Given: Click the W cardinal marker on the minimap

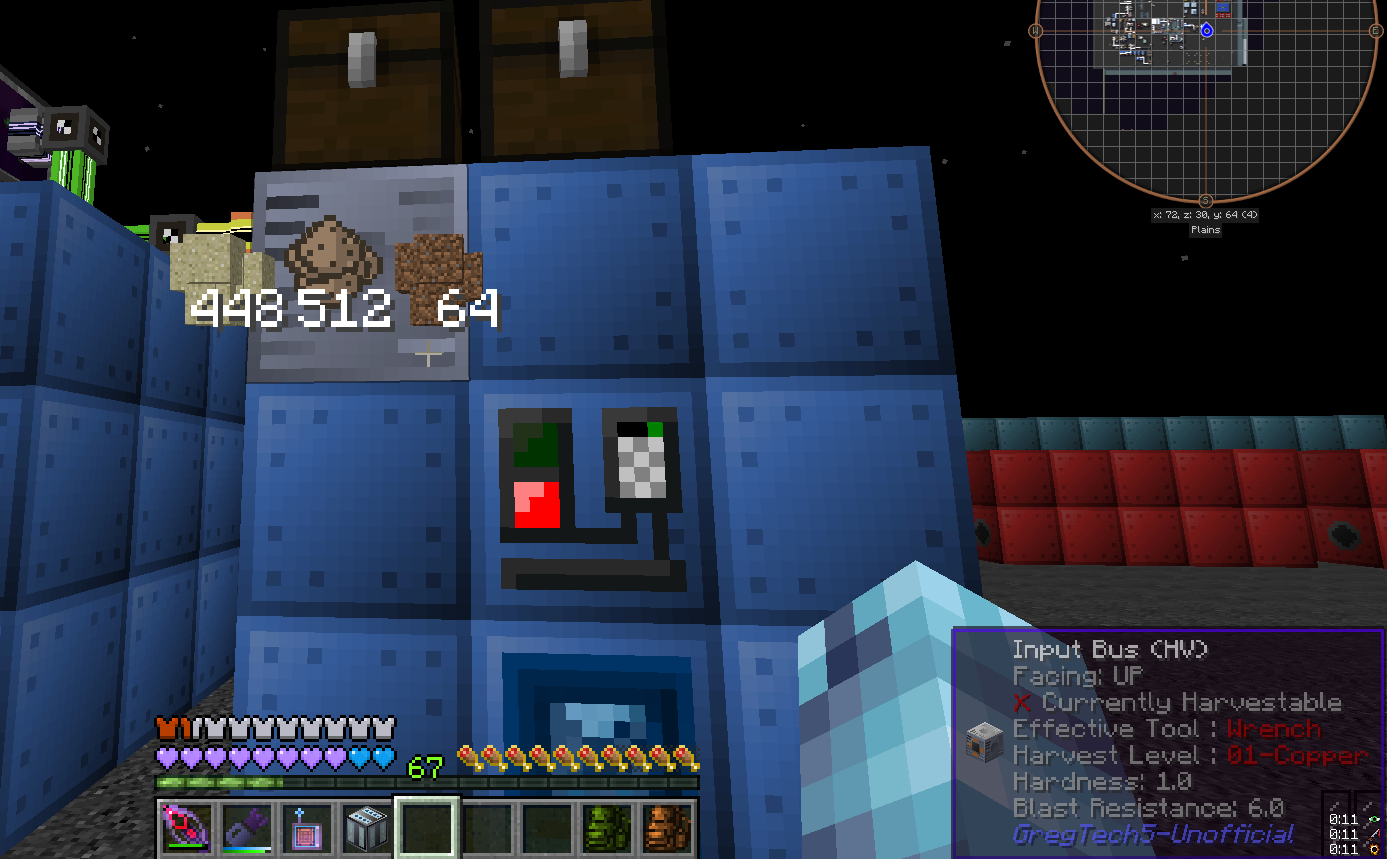Looking at the screenshot, I should point(1036,30).
